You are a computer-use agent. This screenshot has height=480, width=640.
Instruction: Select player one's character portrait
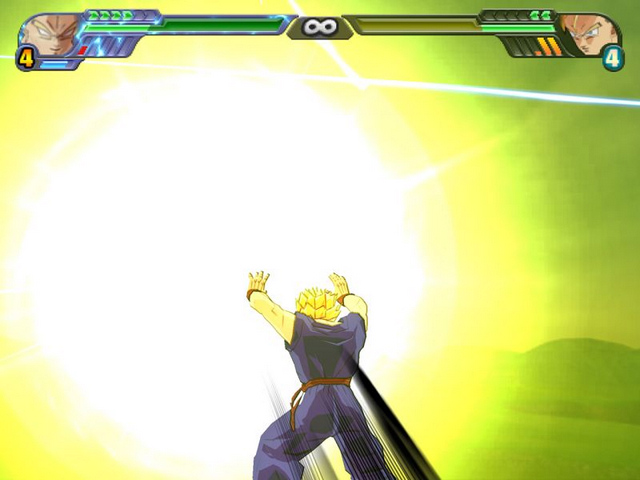click(48, 33)
